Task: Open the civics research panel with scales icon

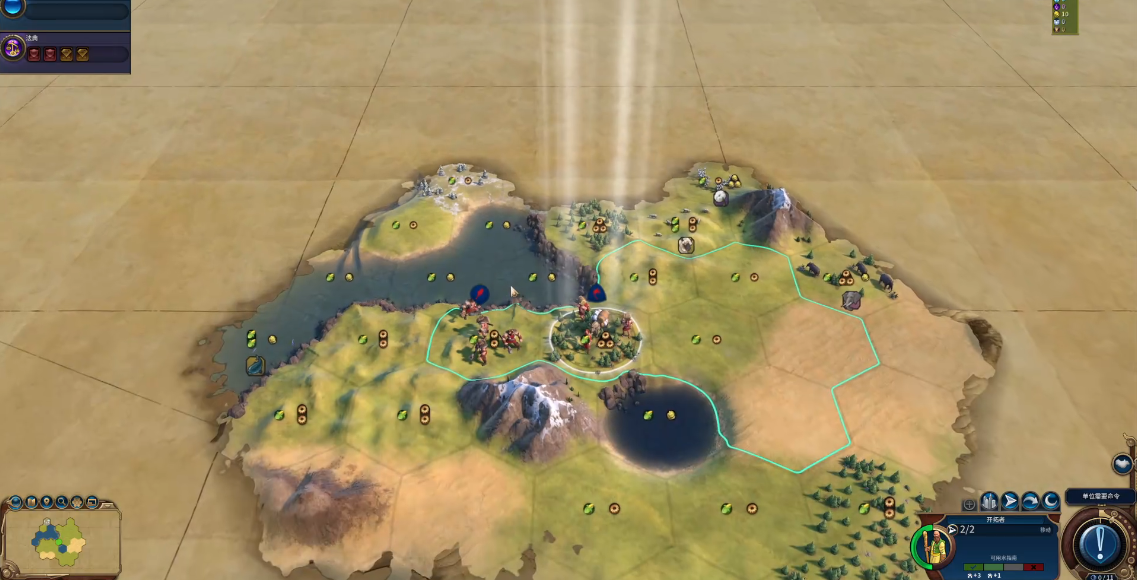Action: 13,47
